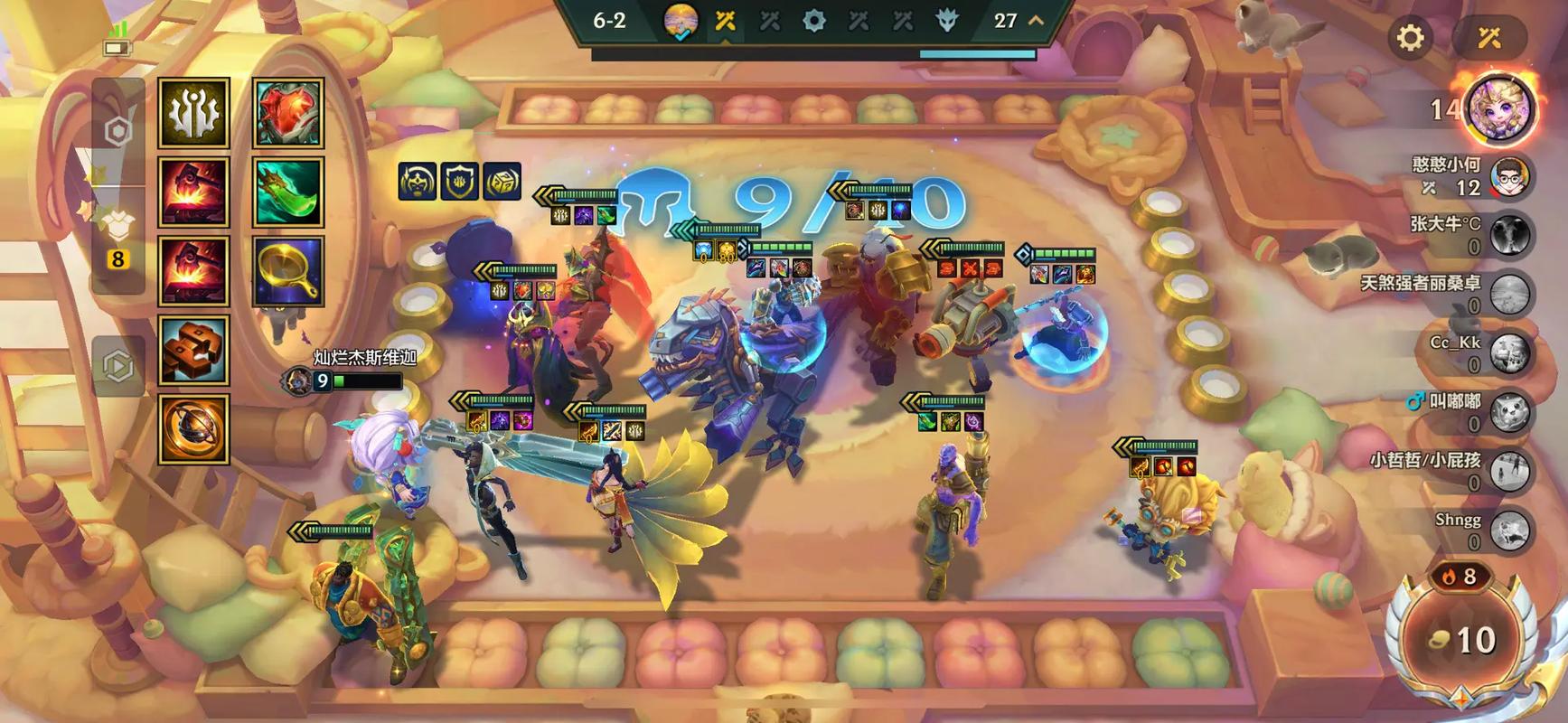
Task: Select the green claw item
Action: 288,192
